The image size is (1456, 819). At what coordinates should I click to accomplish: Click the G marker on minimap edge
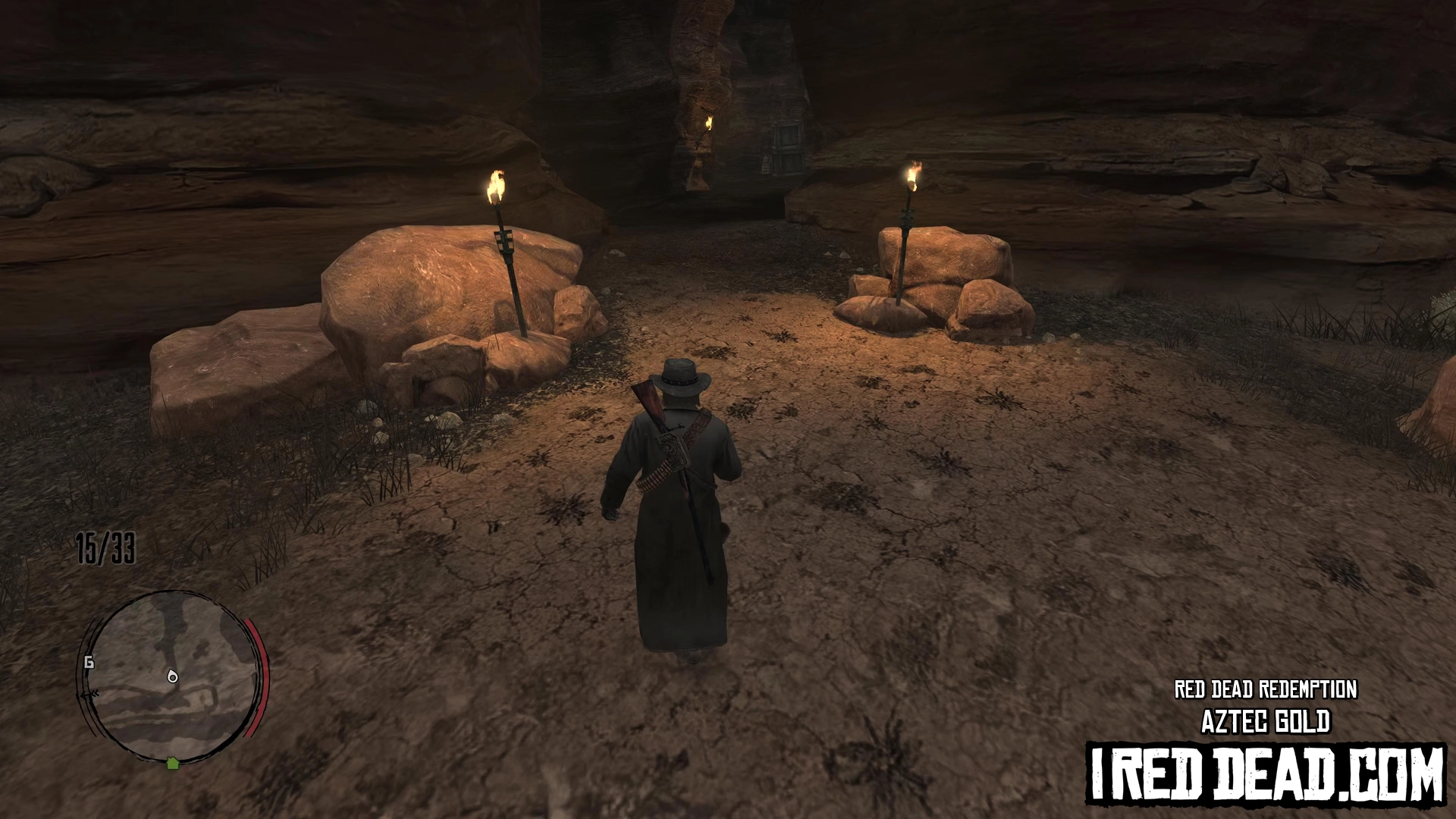pos(89,663)
